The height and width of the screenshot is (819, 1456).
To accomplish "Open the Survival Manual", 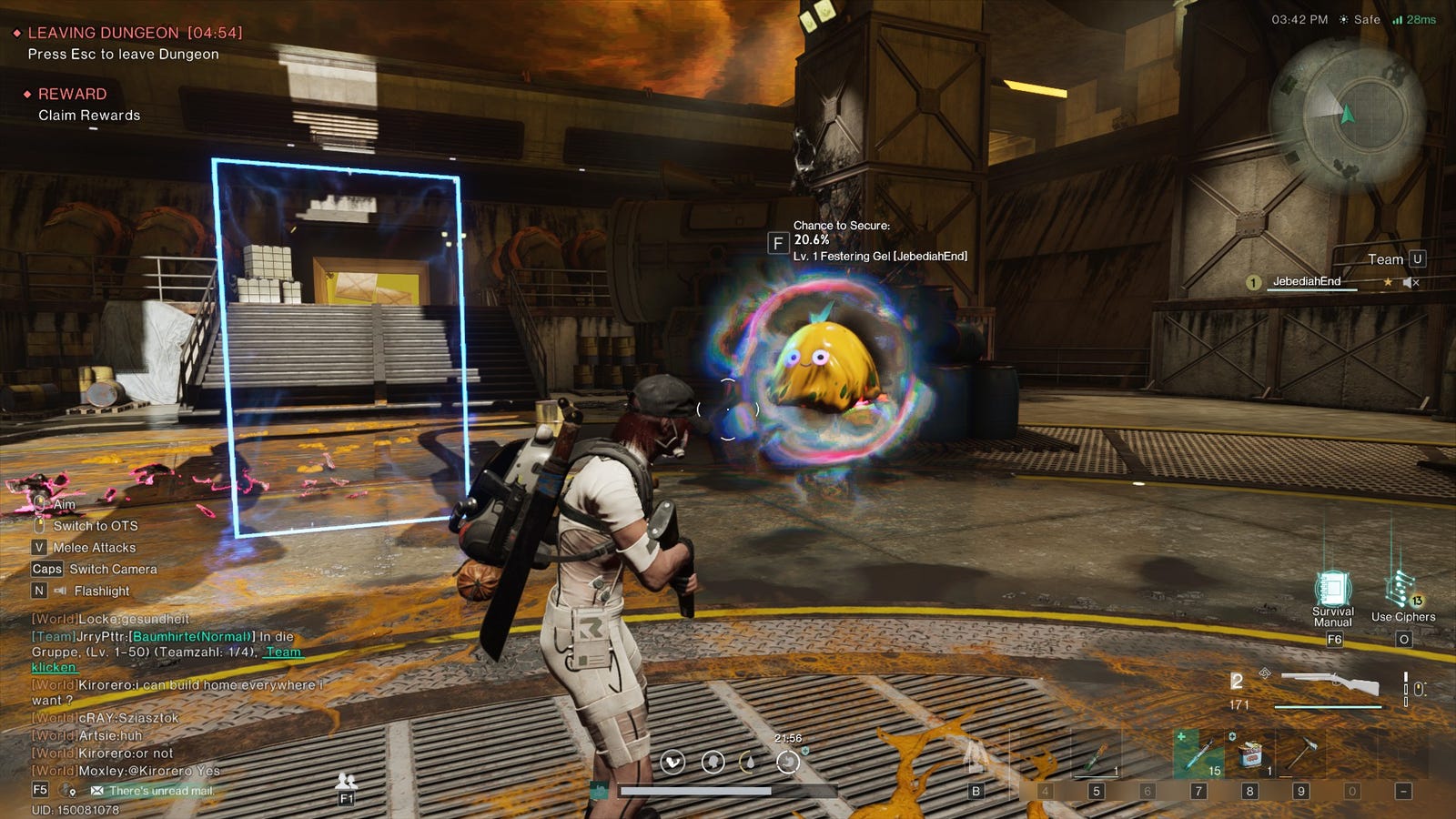I will click(x=1332, y=590).
